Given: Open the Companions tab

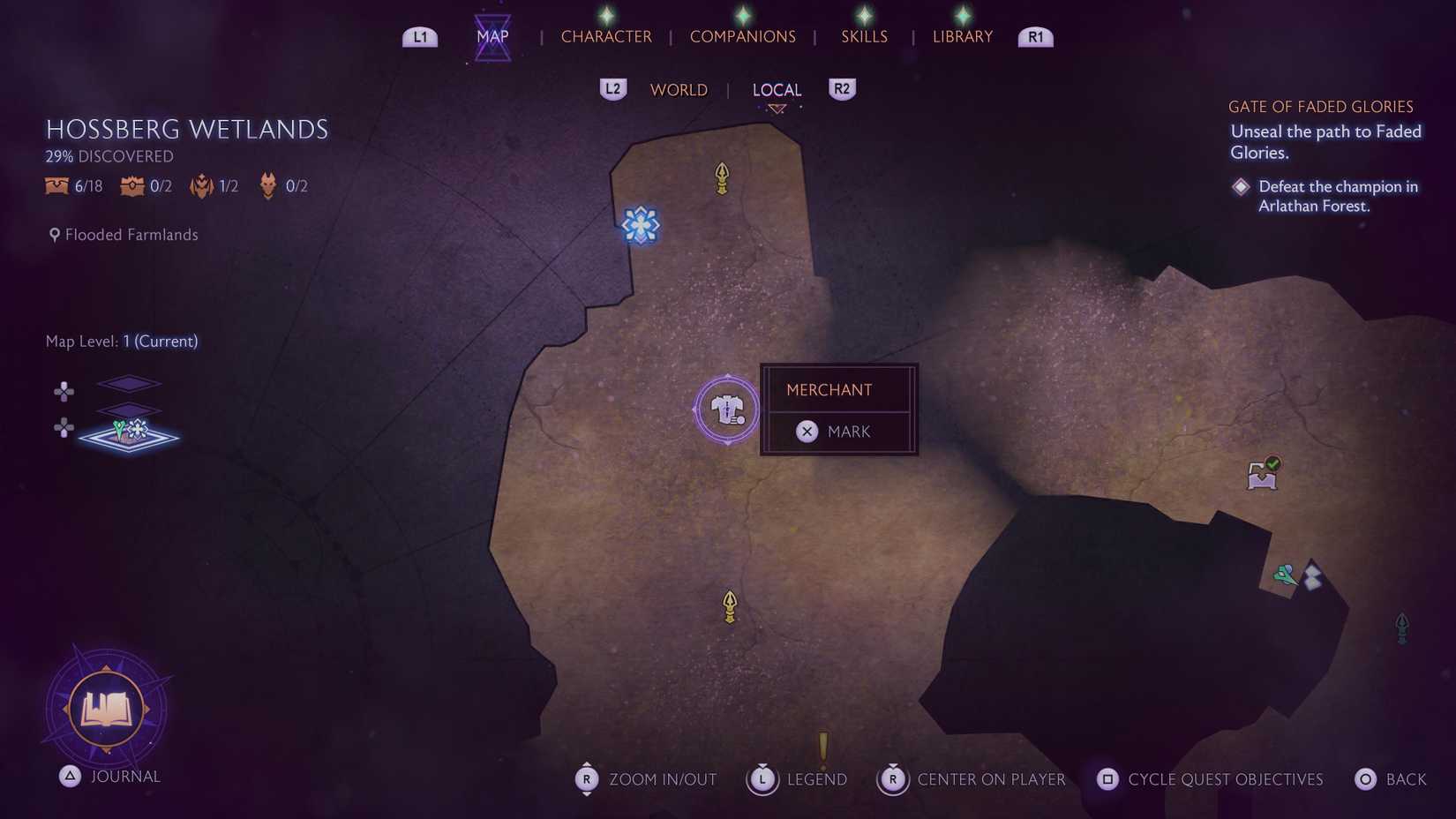Looking at the screenshot, I should [742, 36].
